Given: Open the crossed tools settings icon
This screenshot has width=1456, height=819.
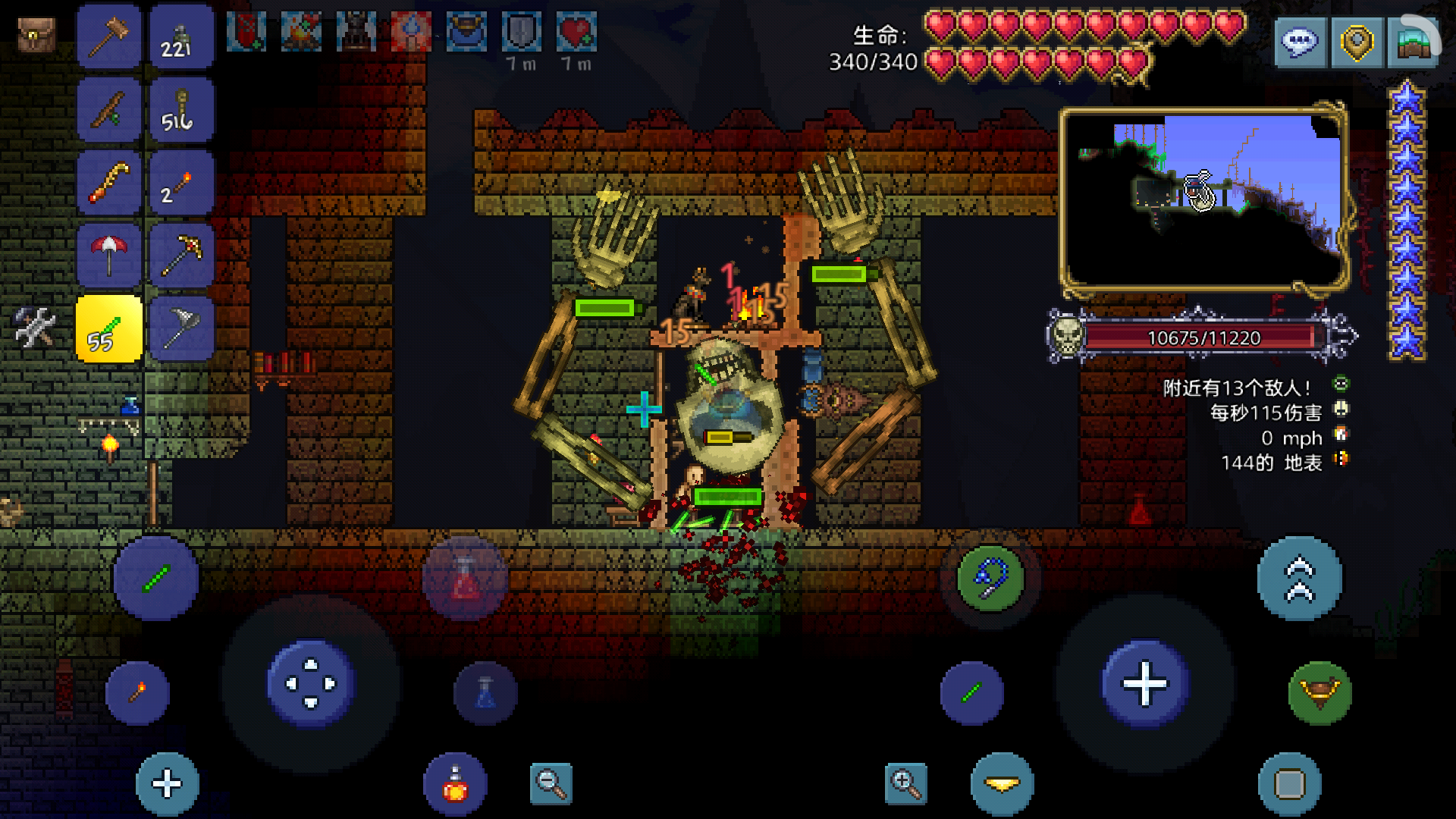Looking at the screenshot, I should [x=35, y=328].
